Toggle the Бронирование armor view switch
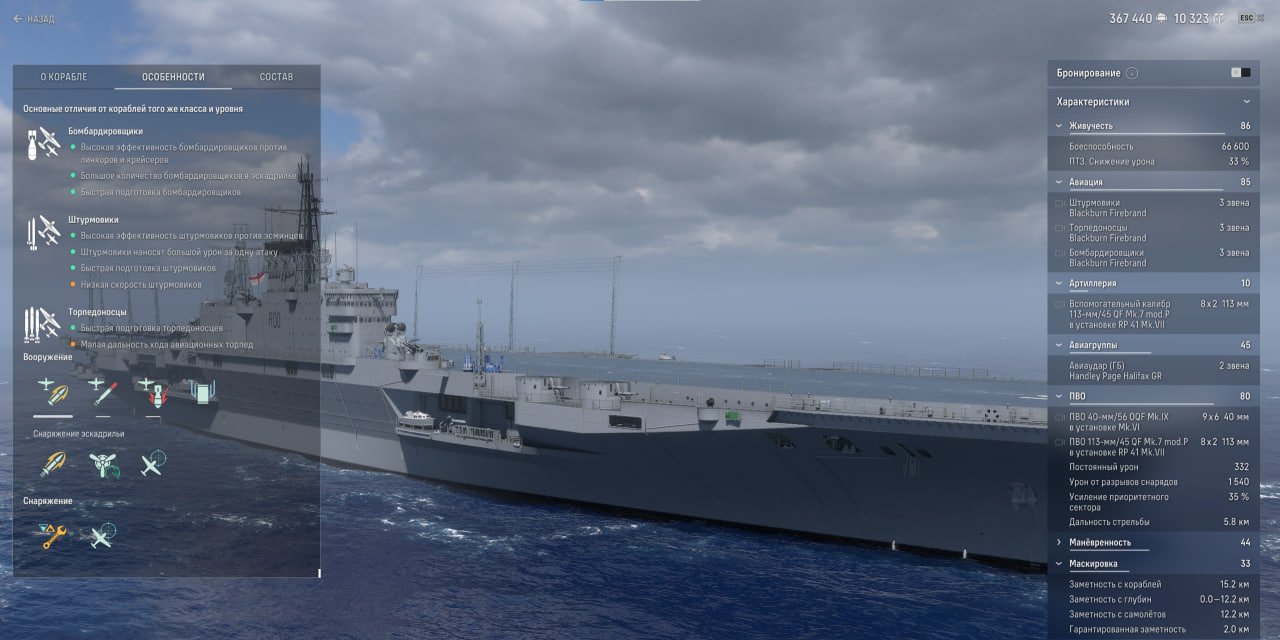The image size is (1280, 640). pyautogui.click(x=1240, y=73)
